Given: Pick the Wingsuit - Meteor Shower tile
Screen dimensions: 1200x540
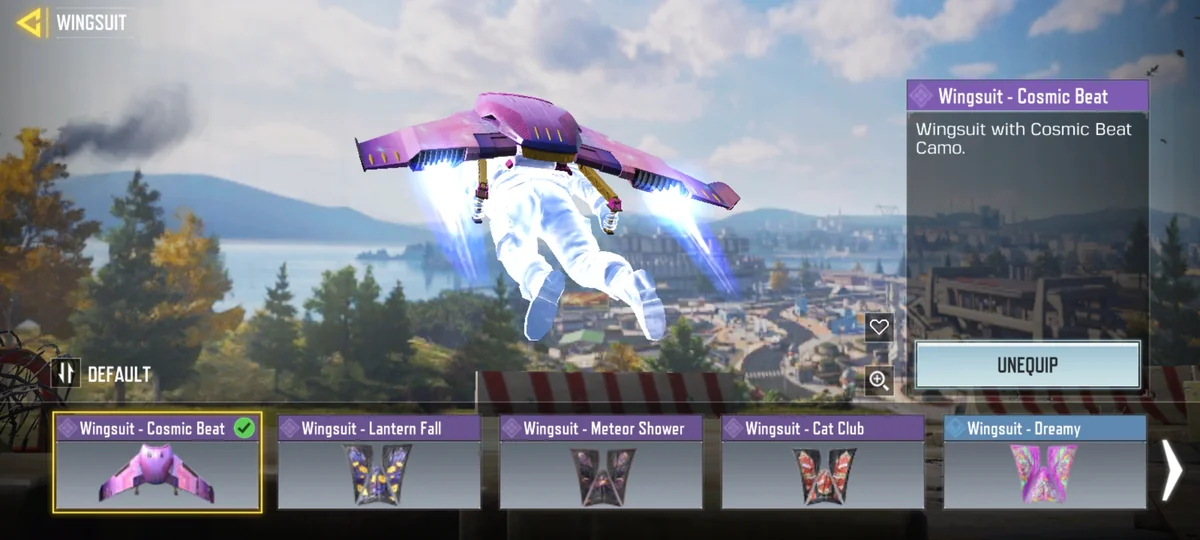Looking at the screenshot, I should tap(601, 462).
